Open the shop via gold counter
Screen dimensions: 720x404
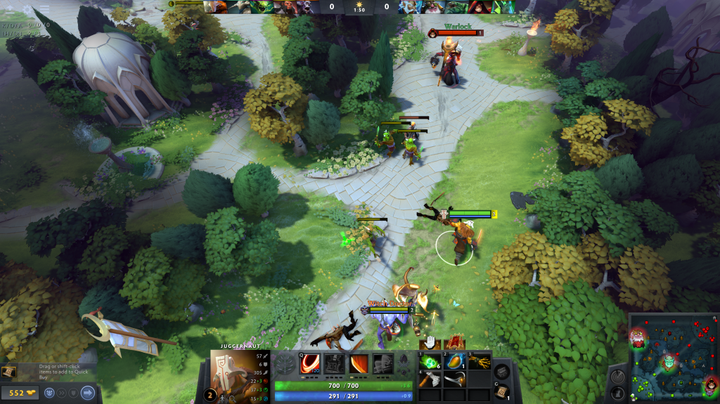tap(19, 393)
